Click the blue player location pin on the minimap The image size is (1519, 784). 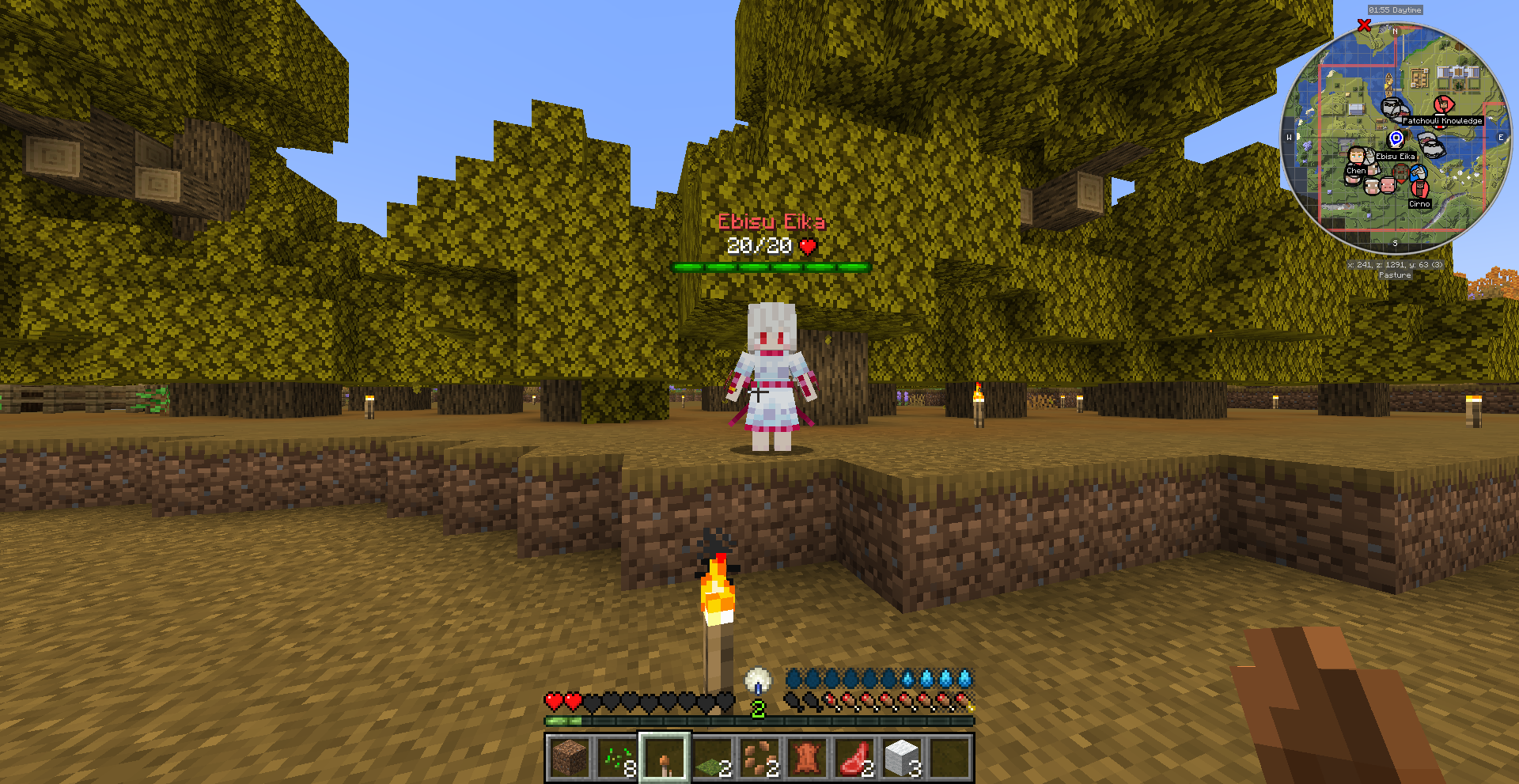(x=1395, y=138)
